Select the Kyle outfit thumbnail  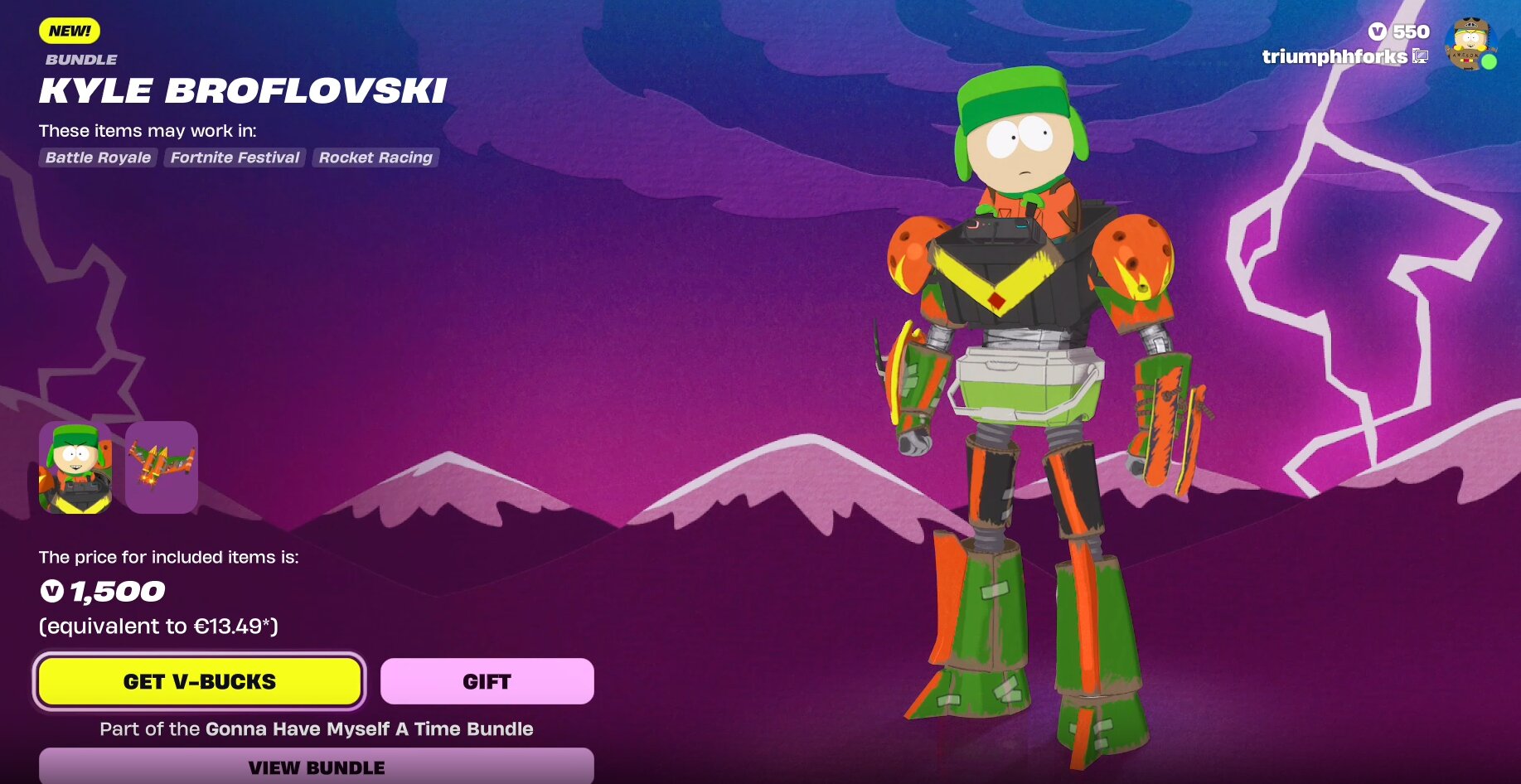[75, 467]
